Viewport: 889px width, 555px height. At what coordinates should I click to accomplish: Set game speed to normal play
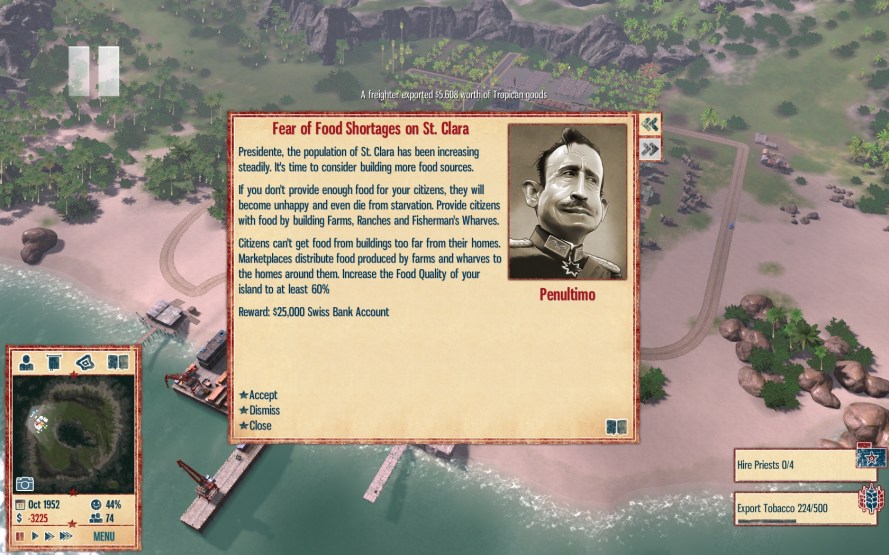click(35, 537)
